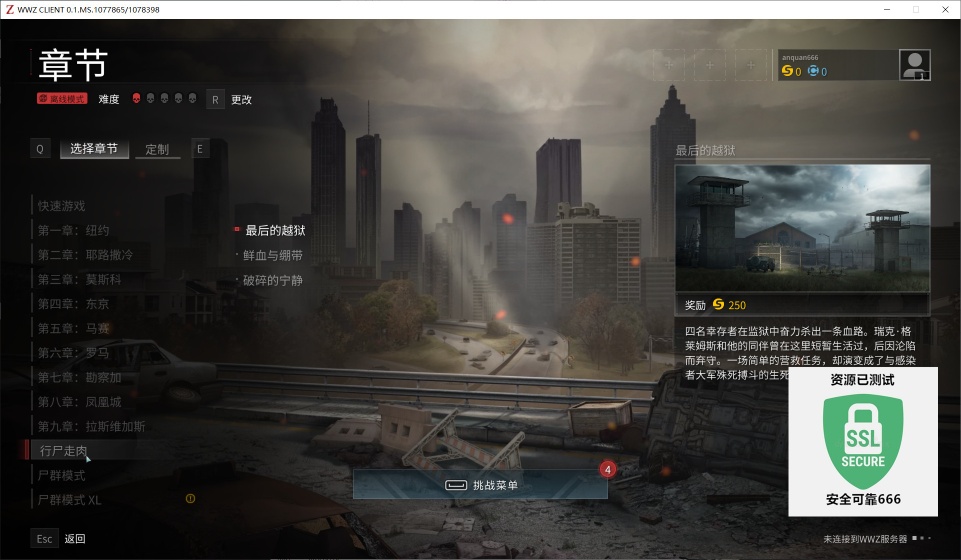
Task: Choose the 鲜血与绷带 episode
Action: pos(273,256)
